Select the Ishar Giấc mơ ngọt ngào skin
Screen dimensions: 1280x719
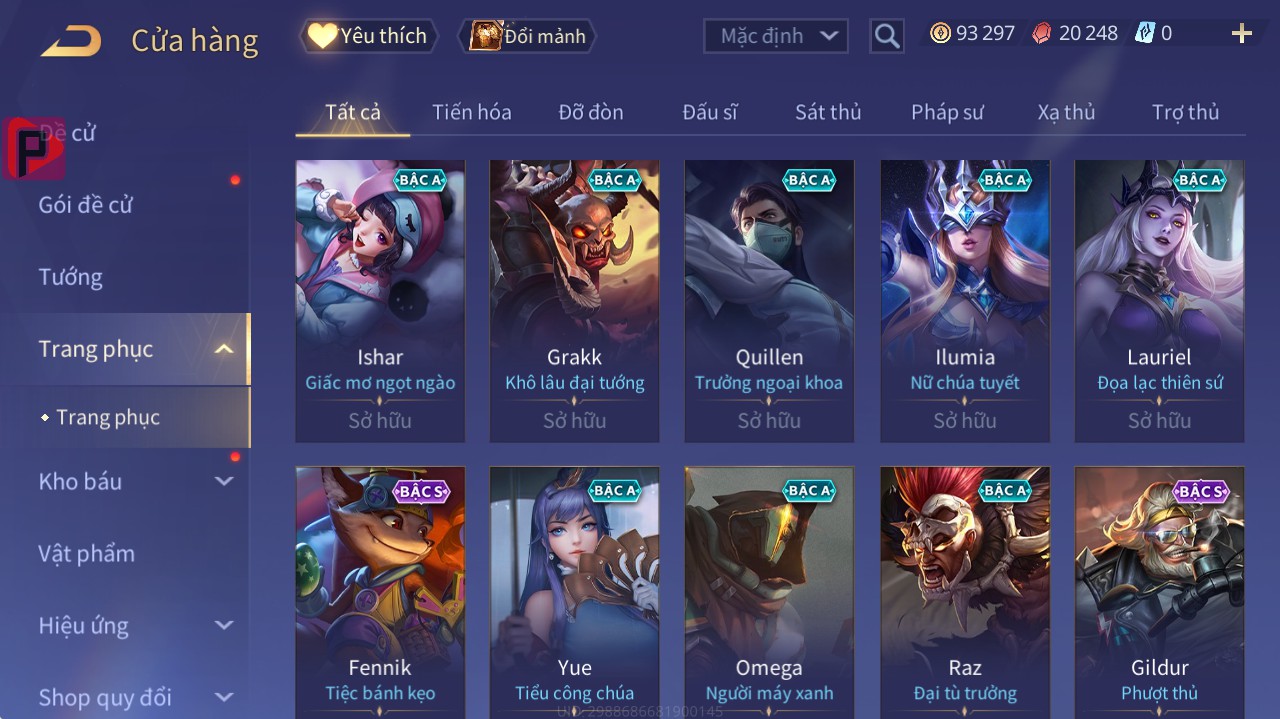coord(380,300)
